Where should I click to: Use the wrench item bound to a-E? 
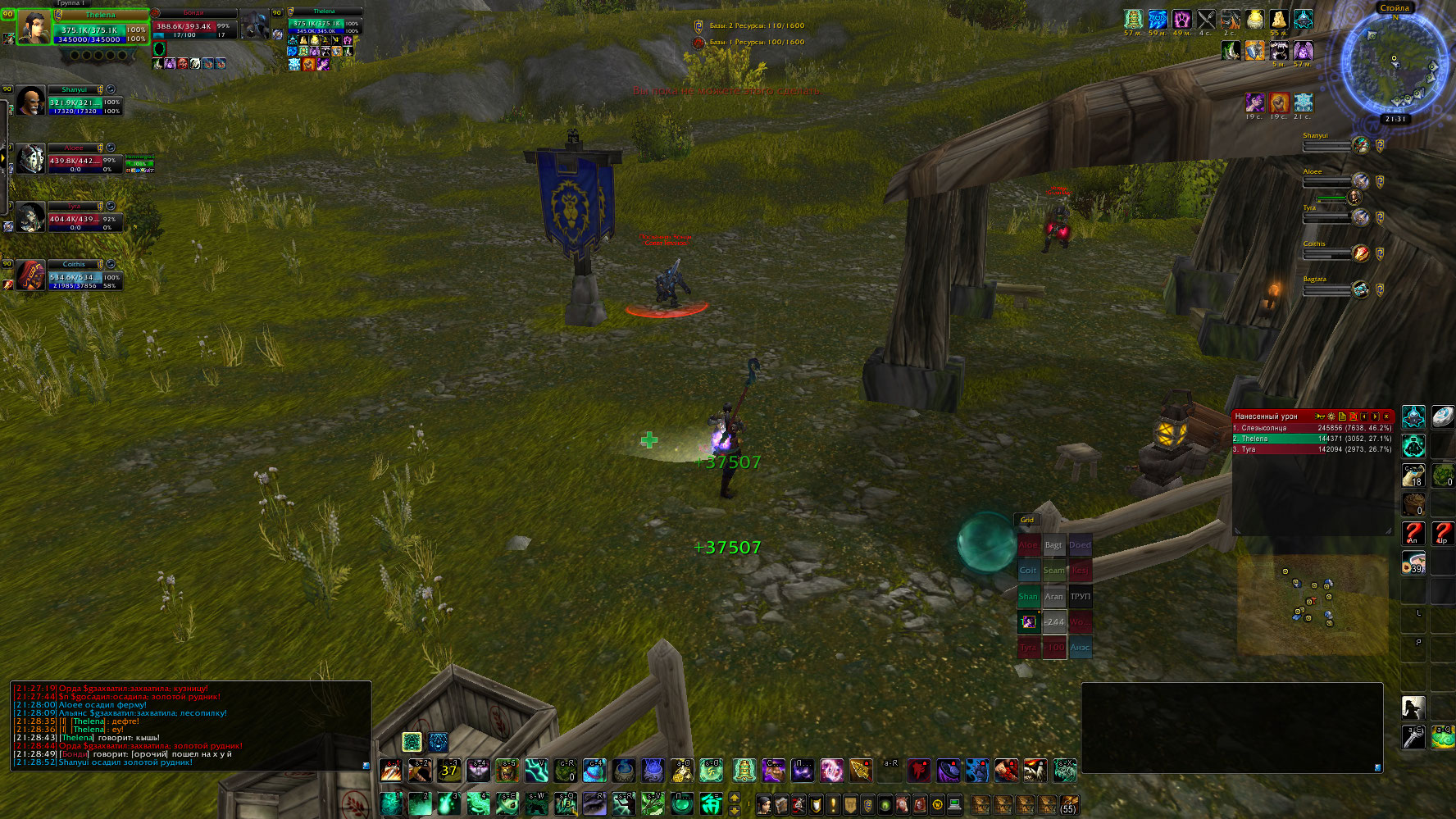1413,736
